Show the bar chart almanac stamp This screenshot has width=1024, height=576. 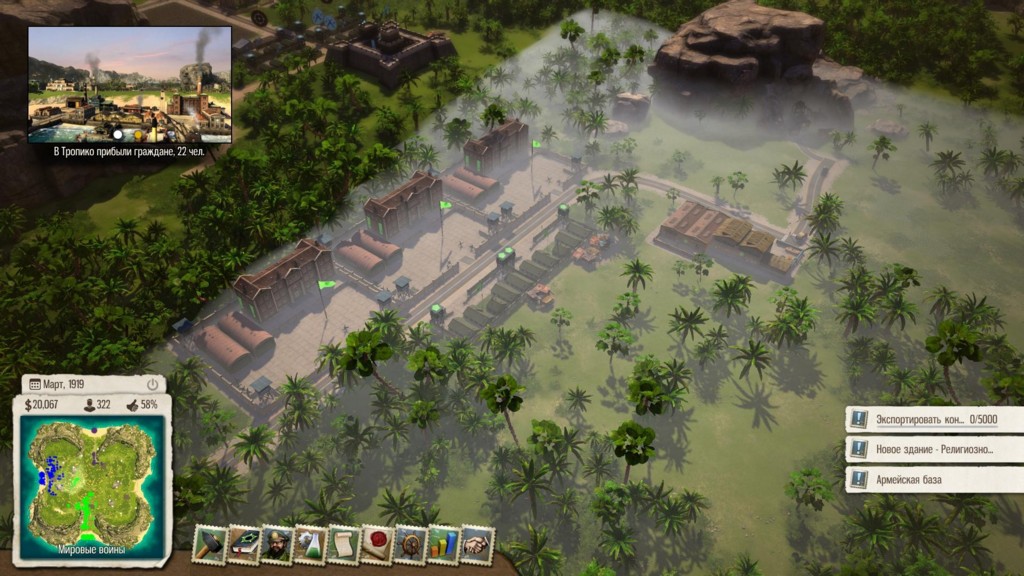[443, 544]
